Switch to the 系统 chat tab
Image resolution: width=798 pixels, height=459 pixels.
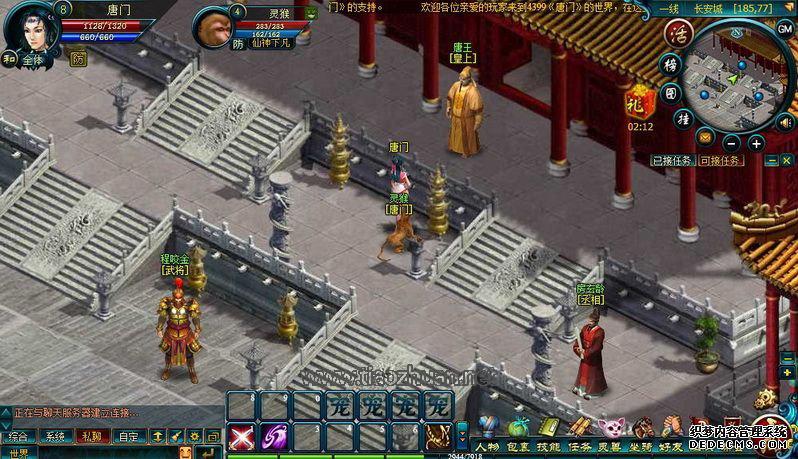55,436
